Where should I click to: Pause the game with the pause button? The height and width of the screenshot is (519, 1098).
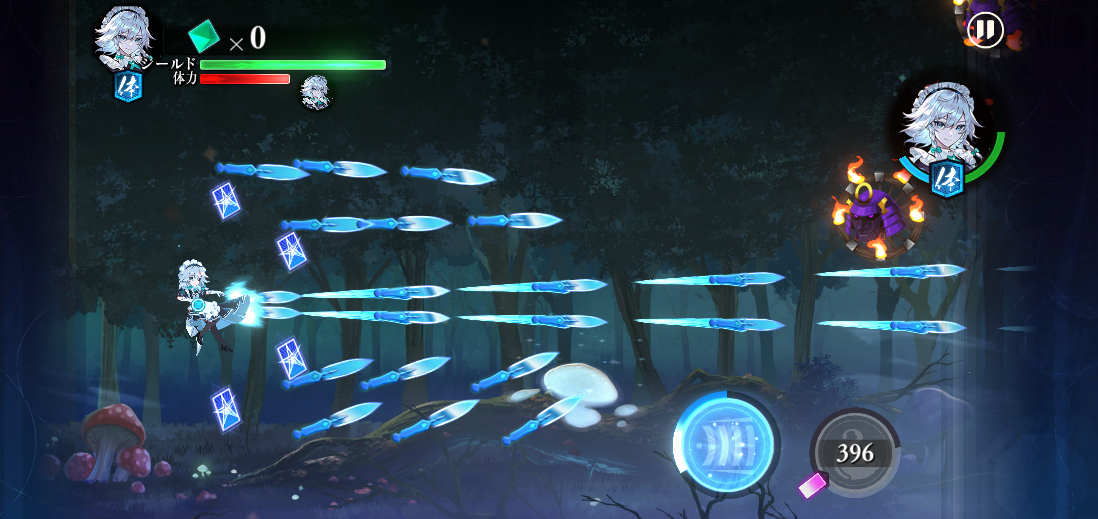(984, 29)
